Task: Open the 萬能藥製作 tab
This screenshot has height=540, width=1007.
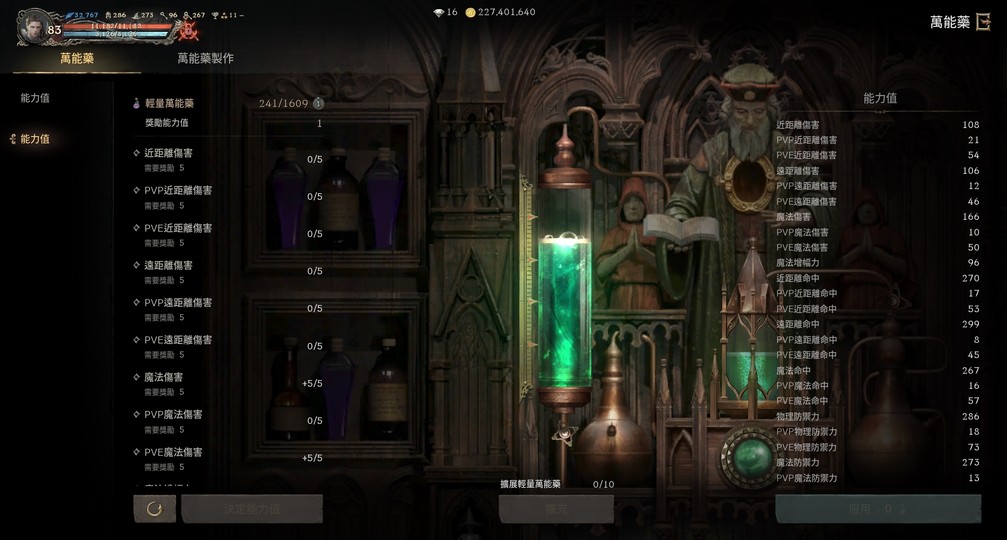Action: (205, 59)
